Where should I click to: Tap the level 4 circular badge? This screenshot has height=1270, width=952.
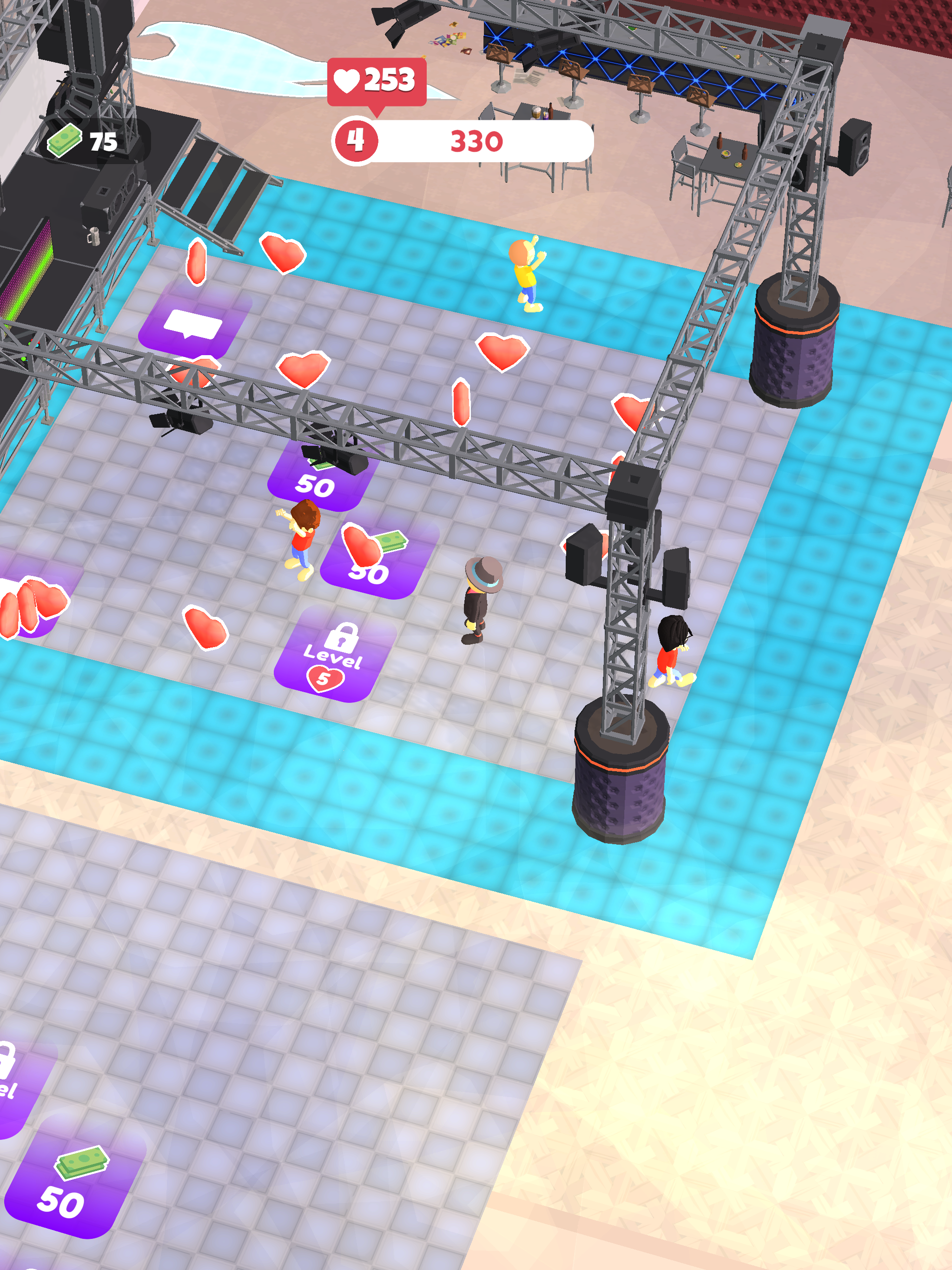pos(356,139)
